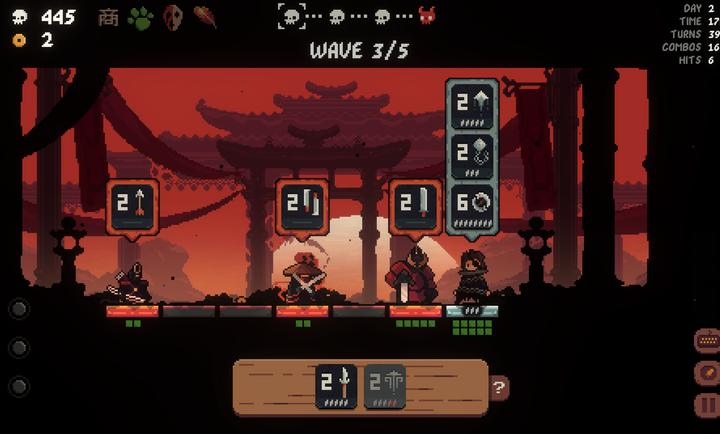Inspect the enemy's twin-blade attack tile

[x=302, y=205]
